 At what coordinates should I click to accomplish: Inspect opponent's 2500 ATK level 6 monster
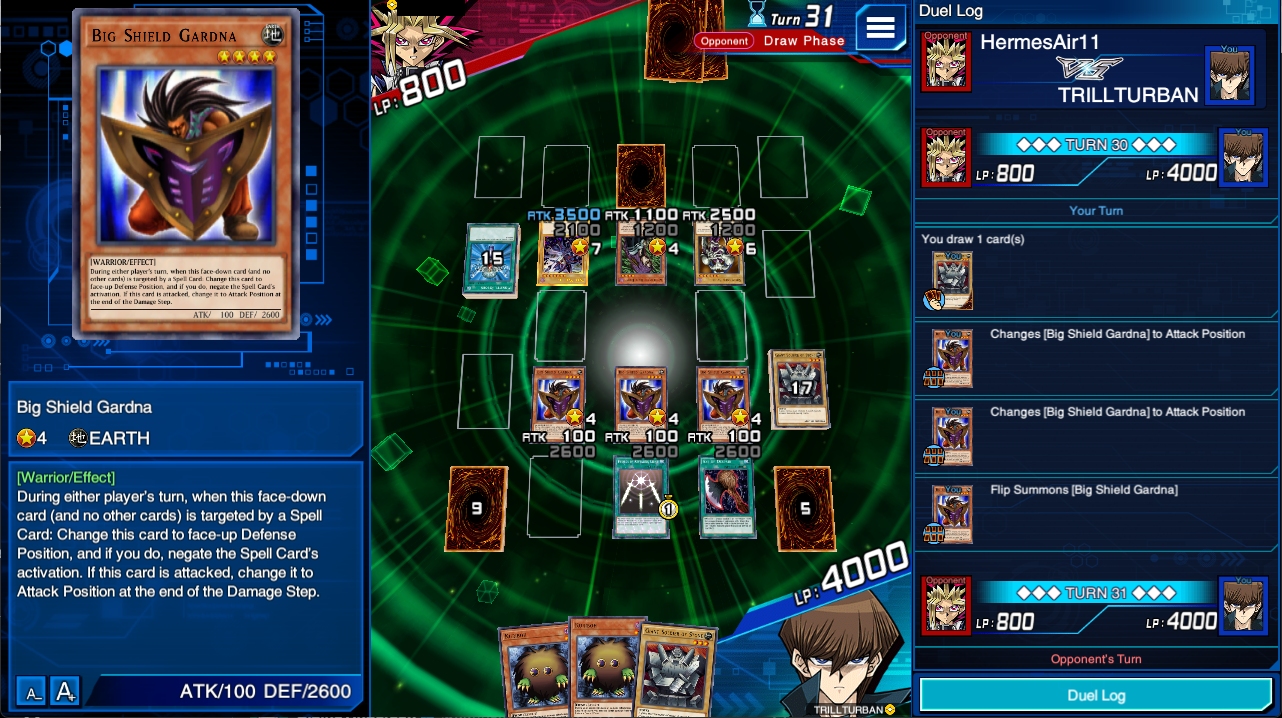[720, 254]
